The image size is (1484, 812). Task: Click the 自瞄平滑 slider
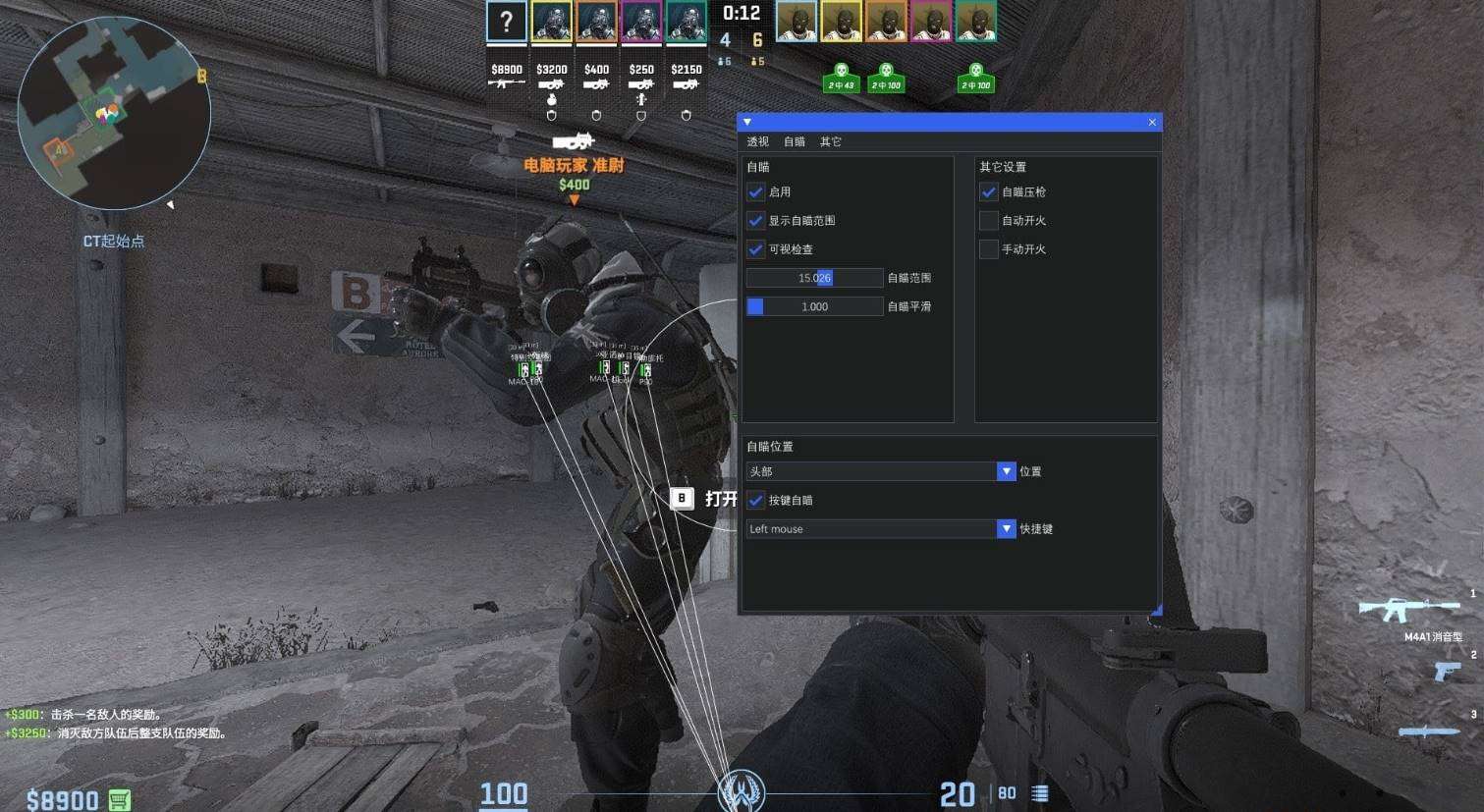(x=814, y=306)
